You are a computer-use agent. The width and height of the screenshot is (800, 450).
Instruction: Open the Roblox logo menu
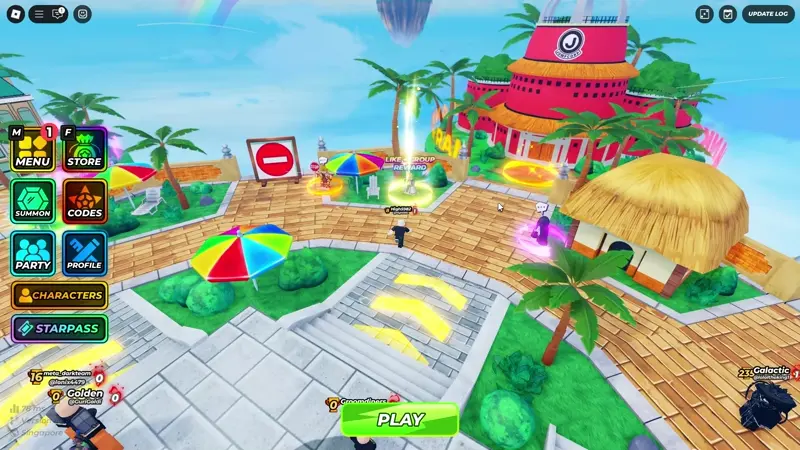(x=14, y=14)
